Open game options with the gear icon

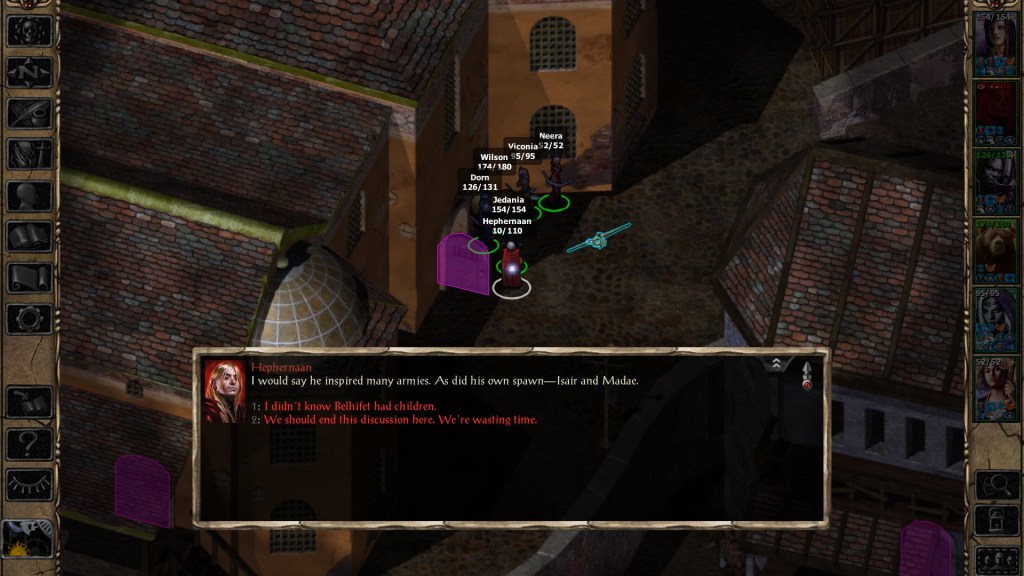pos(29,319)
